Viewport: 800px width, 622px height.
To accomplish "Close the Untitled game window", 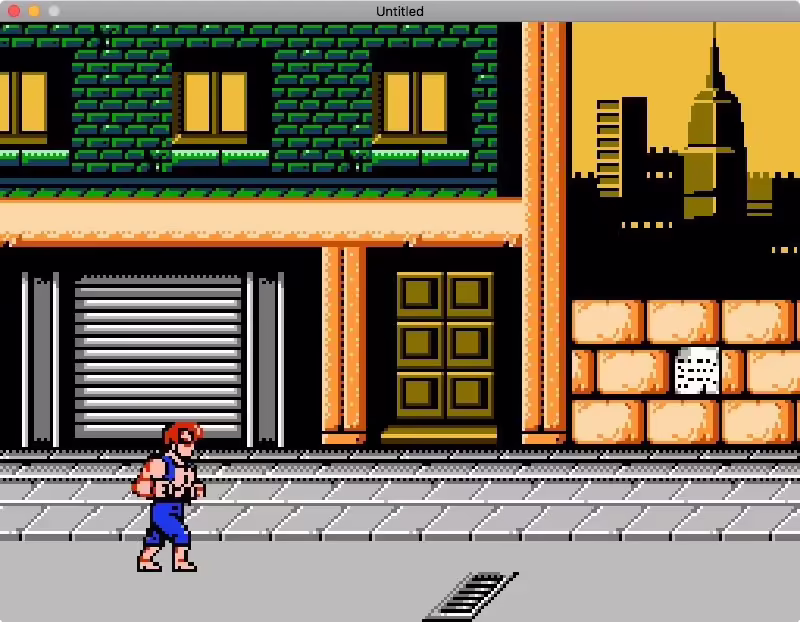I will pos(14,11).
